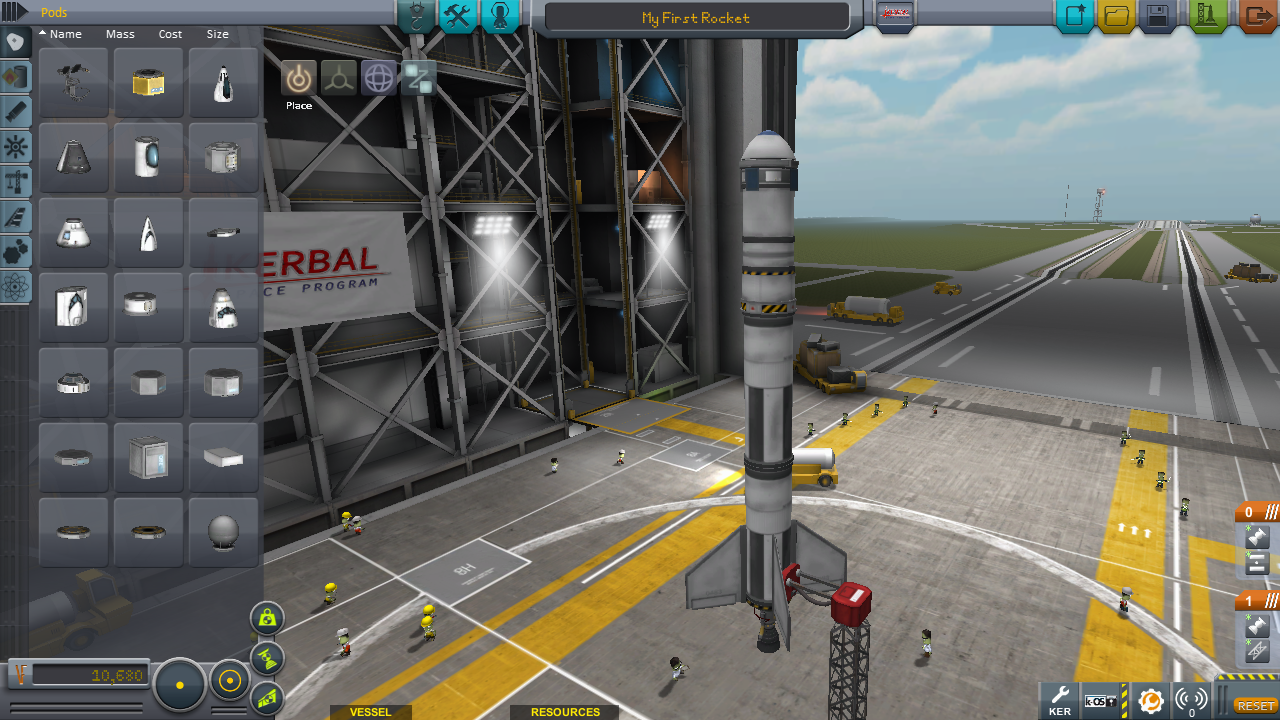1280x720 pixels.
Task: Open the load craft folder button
Action: click(1116, 16)
